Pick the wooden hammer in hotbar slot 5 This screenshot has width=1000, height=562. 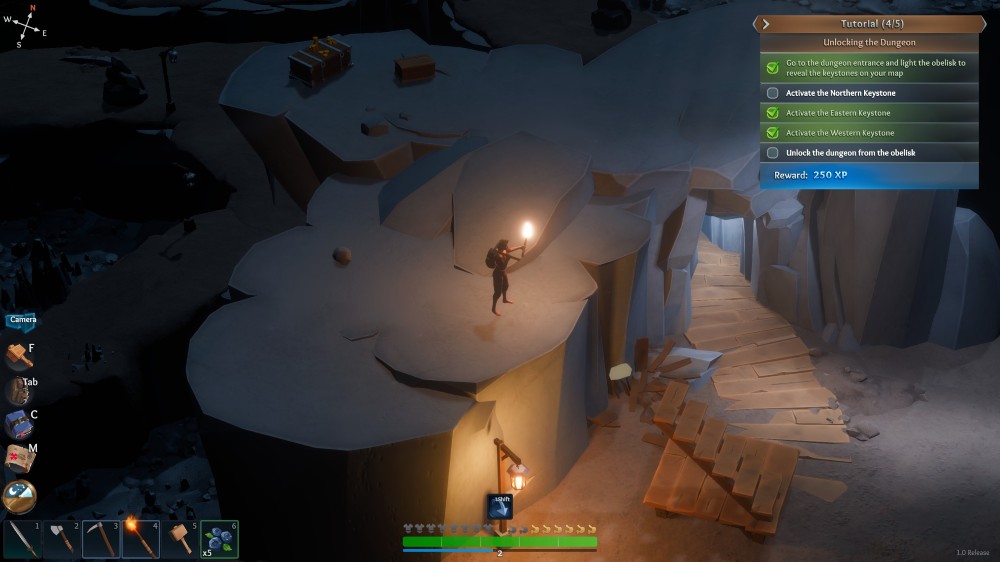click(x=180, y=540)
